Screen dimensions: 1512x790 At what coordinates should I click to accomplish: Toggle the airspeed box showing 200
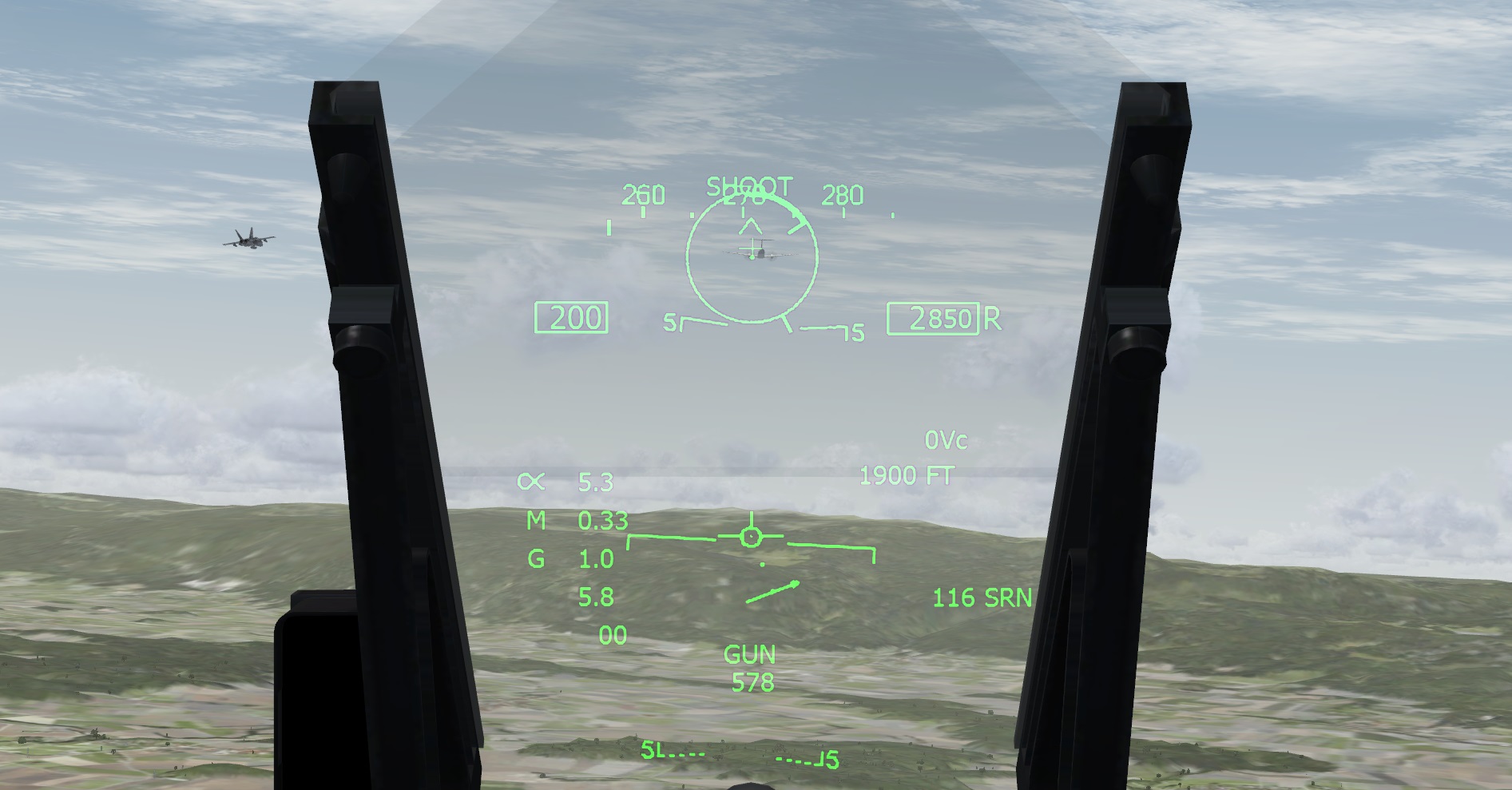[x=572, y=316]
